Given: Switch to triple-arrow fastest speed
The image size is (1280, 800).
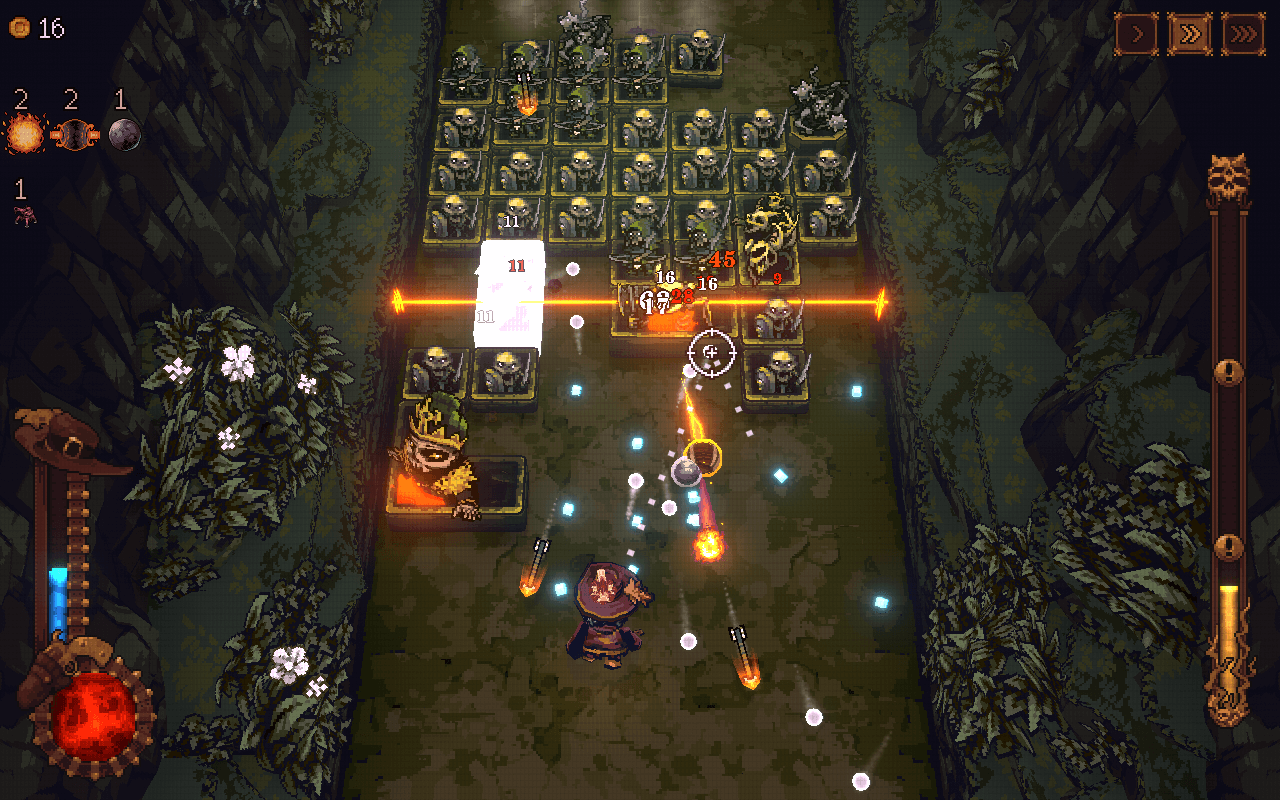Looking at the screenshot, I should point(1243,35).
